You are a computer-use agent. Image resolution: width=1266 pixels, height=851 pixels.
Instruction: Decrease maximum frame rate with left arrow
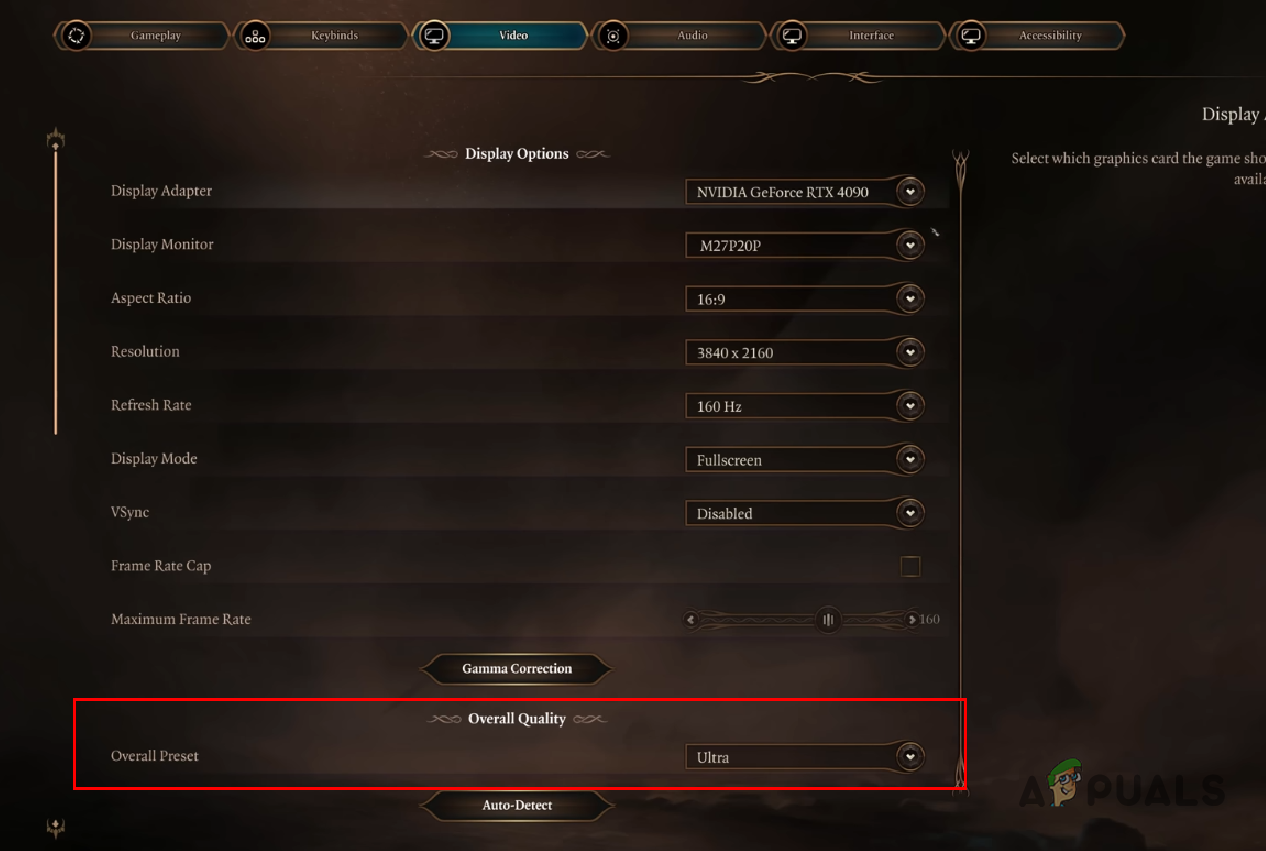tap(691, 620)
